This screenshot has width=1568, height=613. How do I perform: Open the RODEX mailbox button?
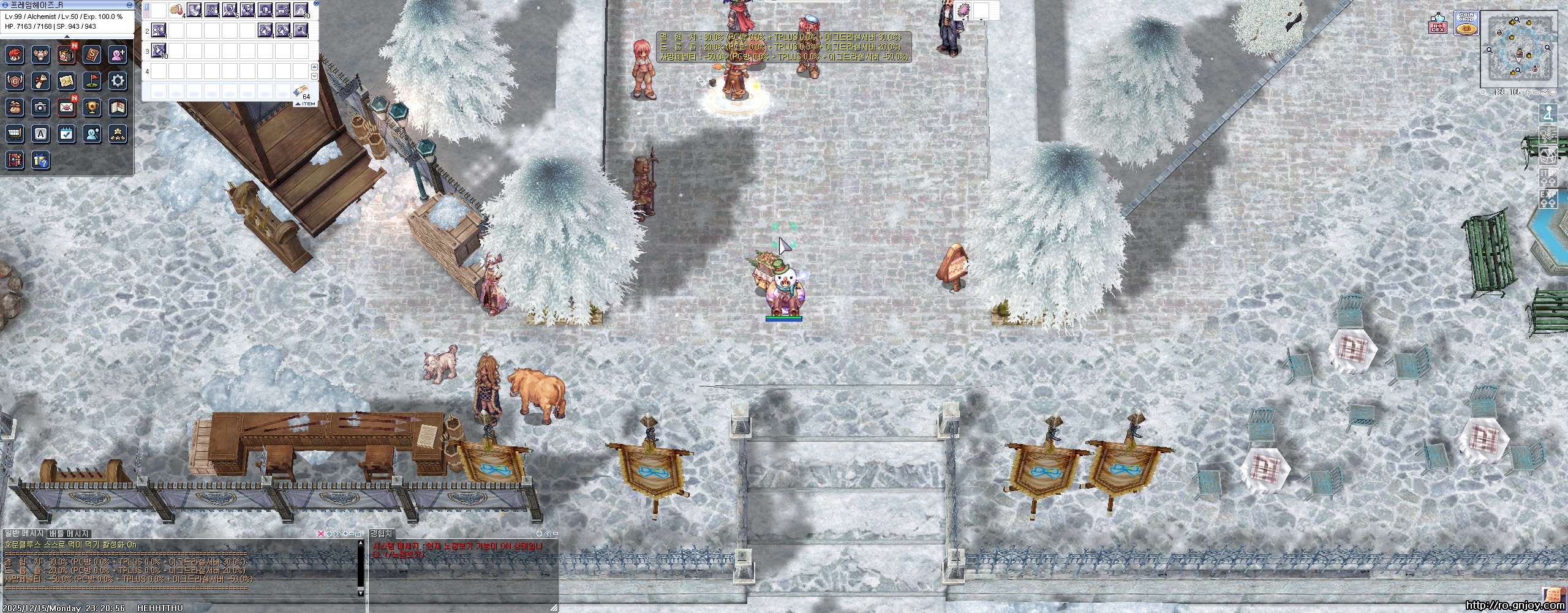(x=1438, y=26)
